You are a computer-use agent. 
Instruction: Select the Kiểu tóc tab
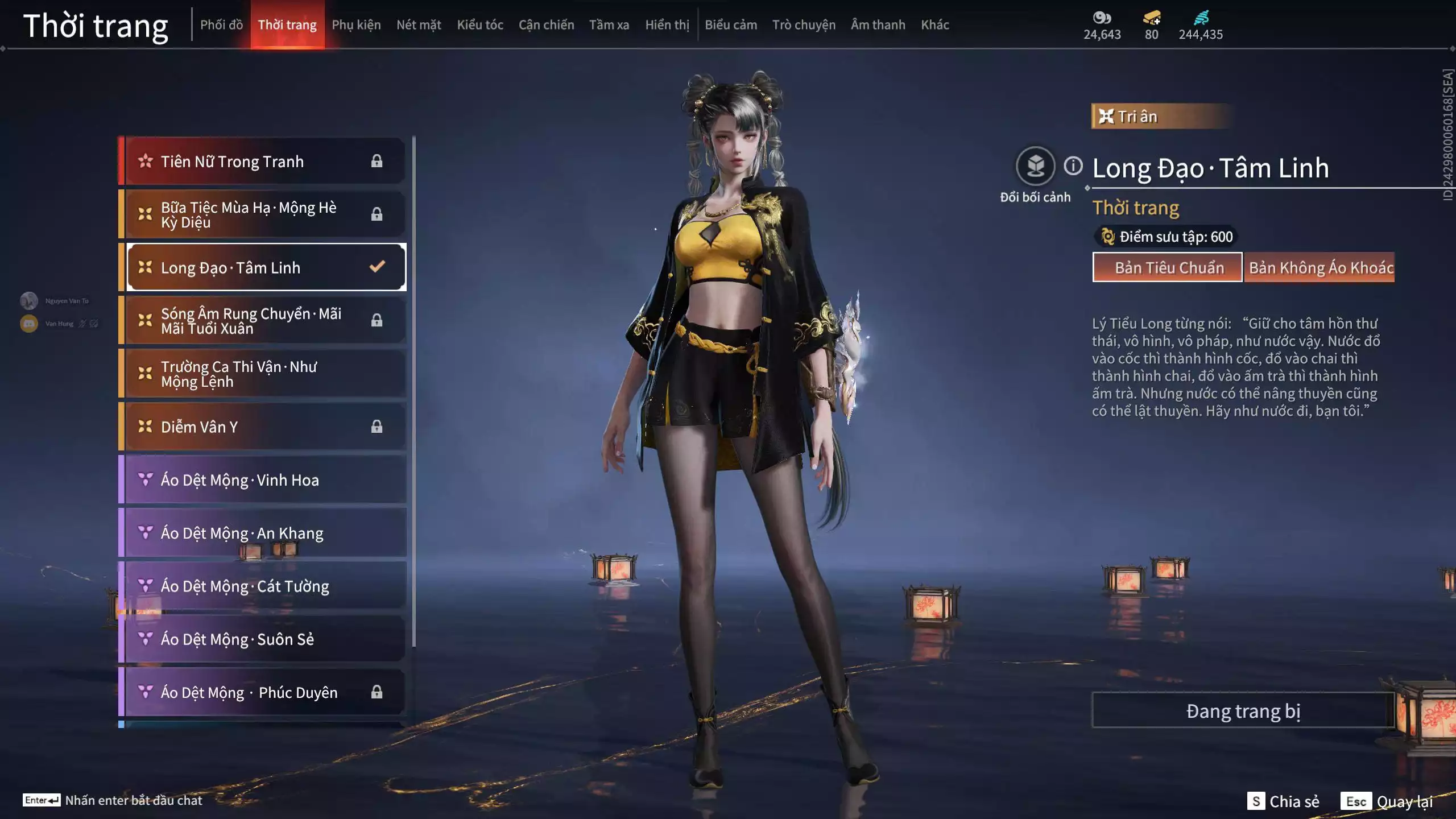pos(480,25)
